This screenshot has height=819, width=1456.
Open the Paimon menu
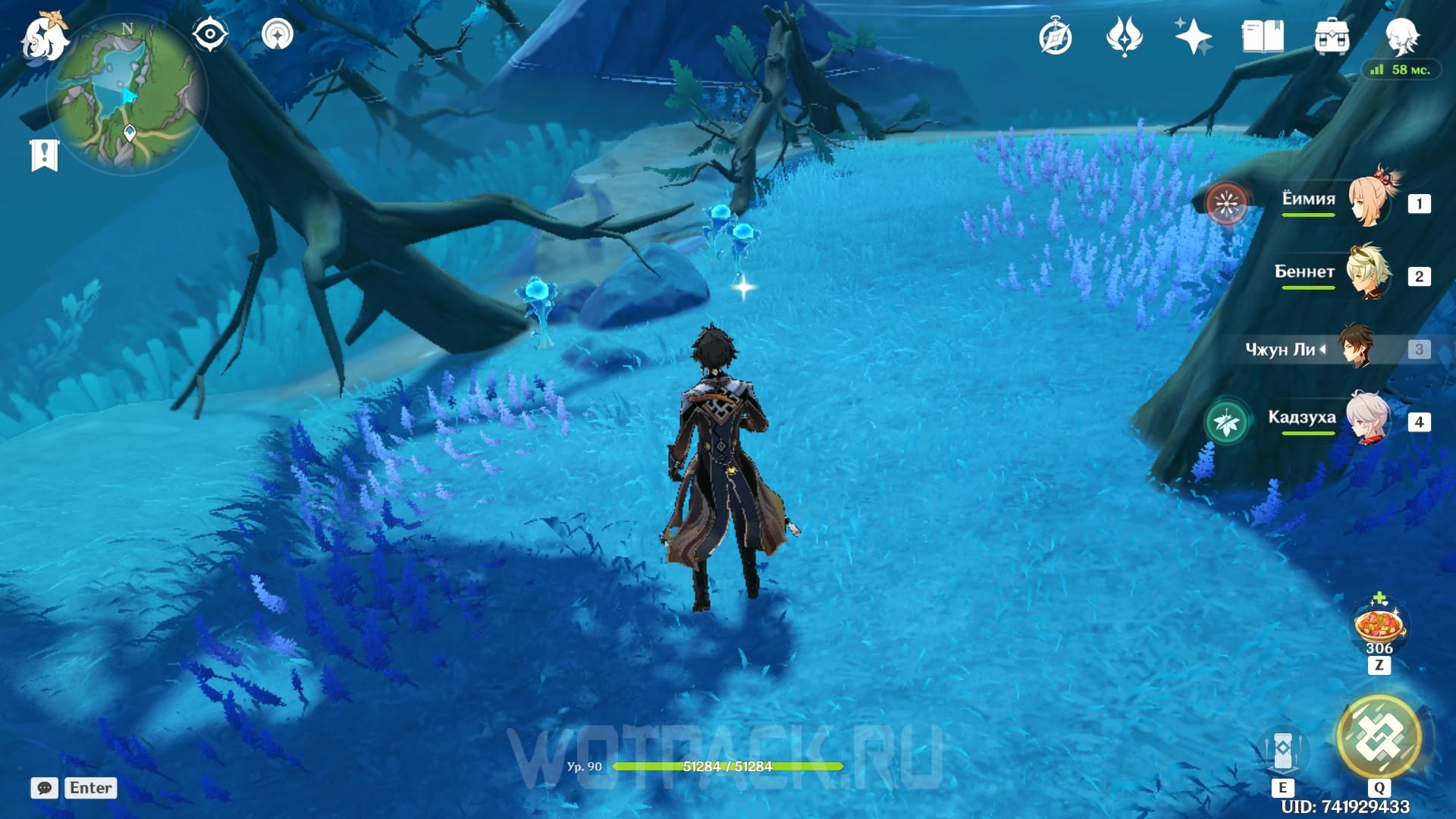click(x=43, y=38)
